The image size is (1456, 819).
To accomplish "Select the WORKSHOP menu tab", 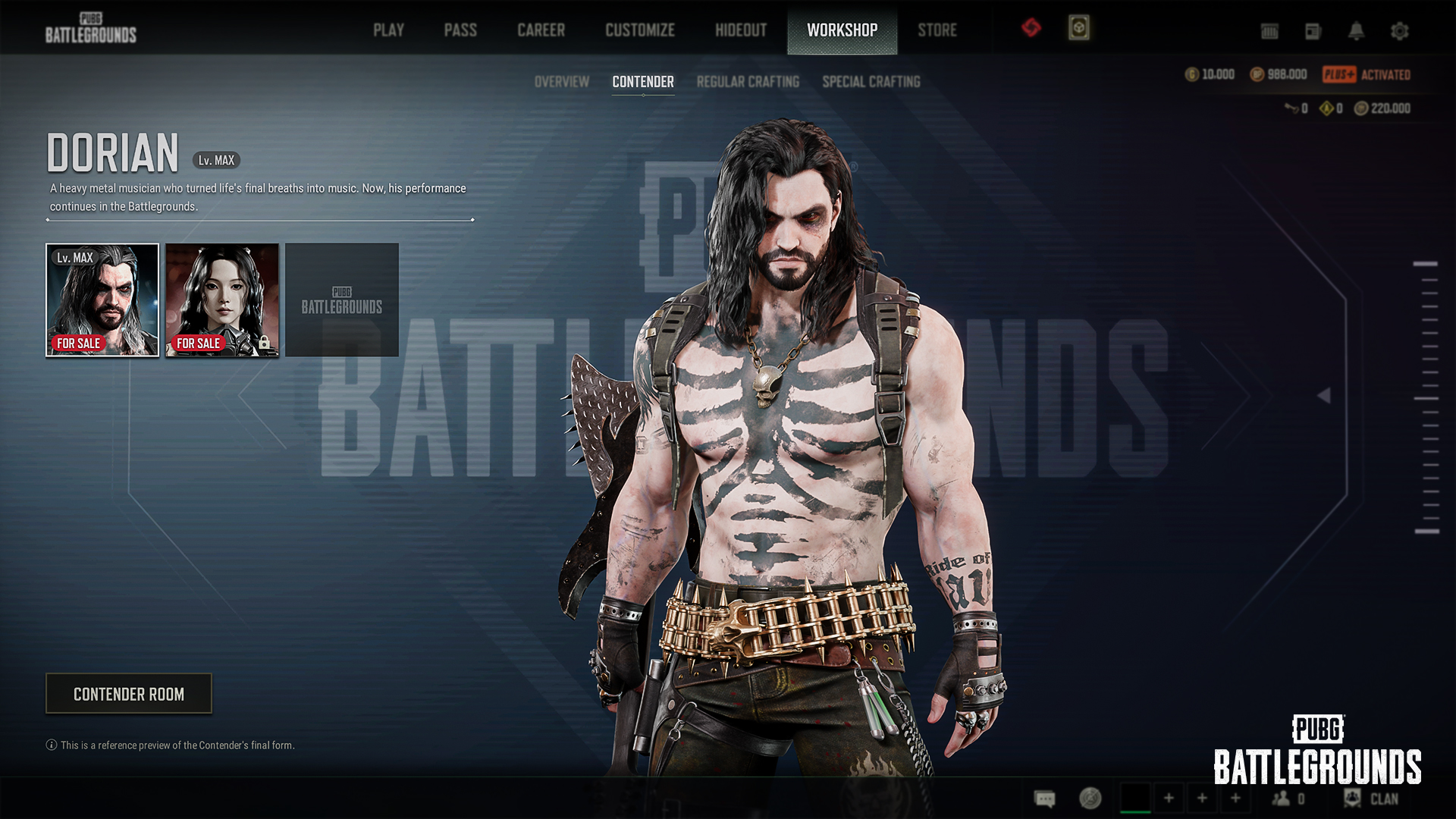I will [x=842, y=30].
